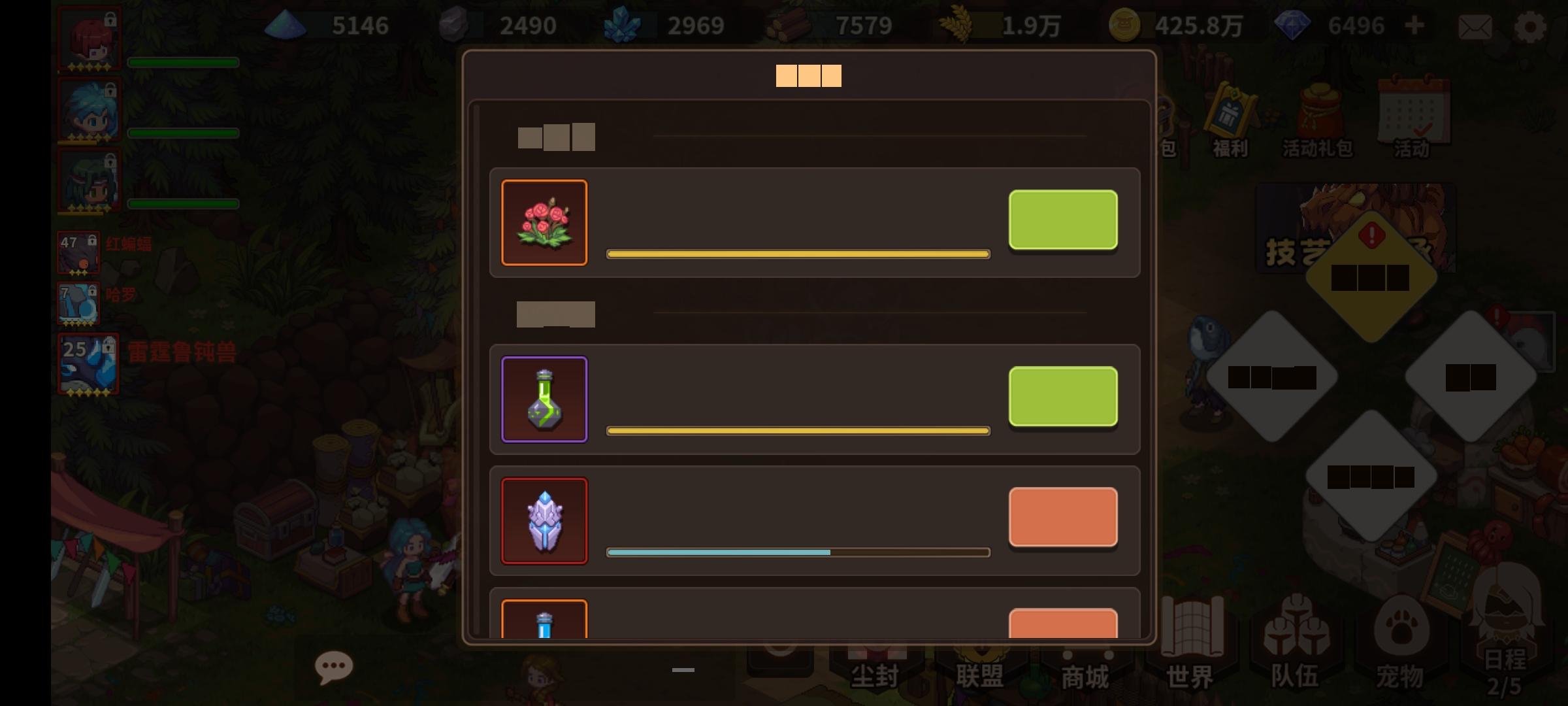Screen dimensions: 1568x706
Task: Open the settings gear
Action: point(1531,27)
